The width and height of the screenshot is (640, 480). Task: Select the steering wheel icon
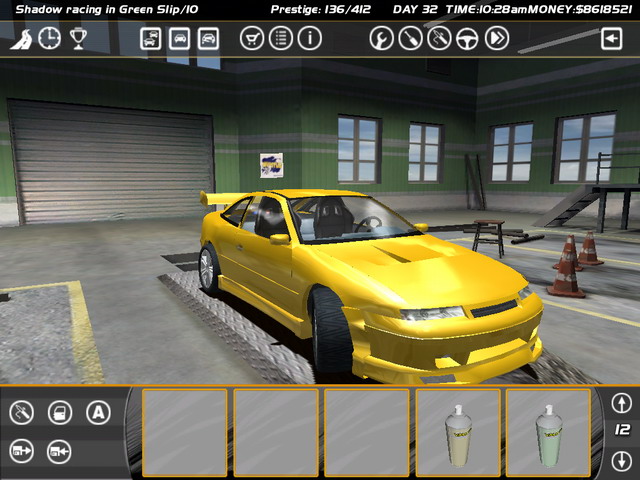(x=467, y=39)
